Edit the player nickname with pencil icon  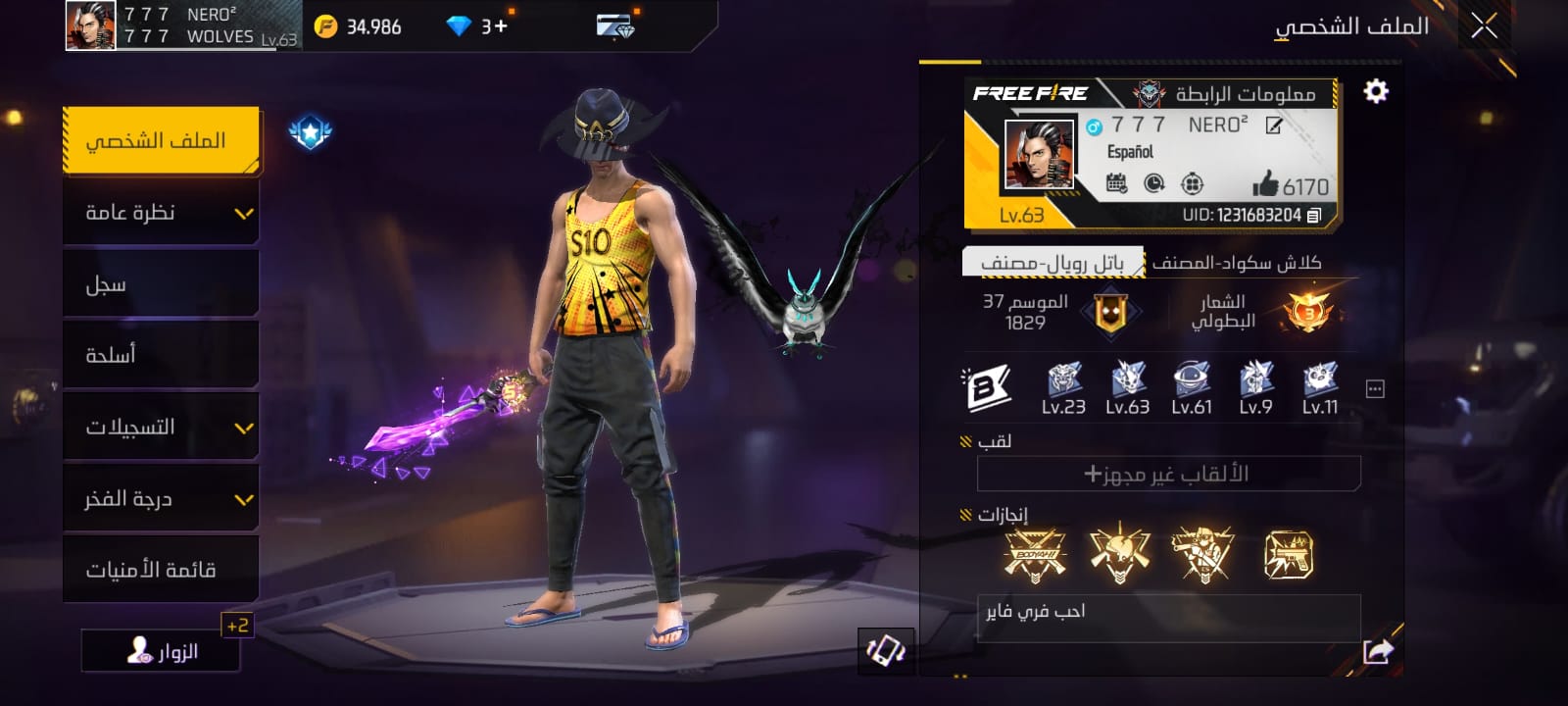click(x=1274, y=126)
